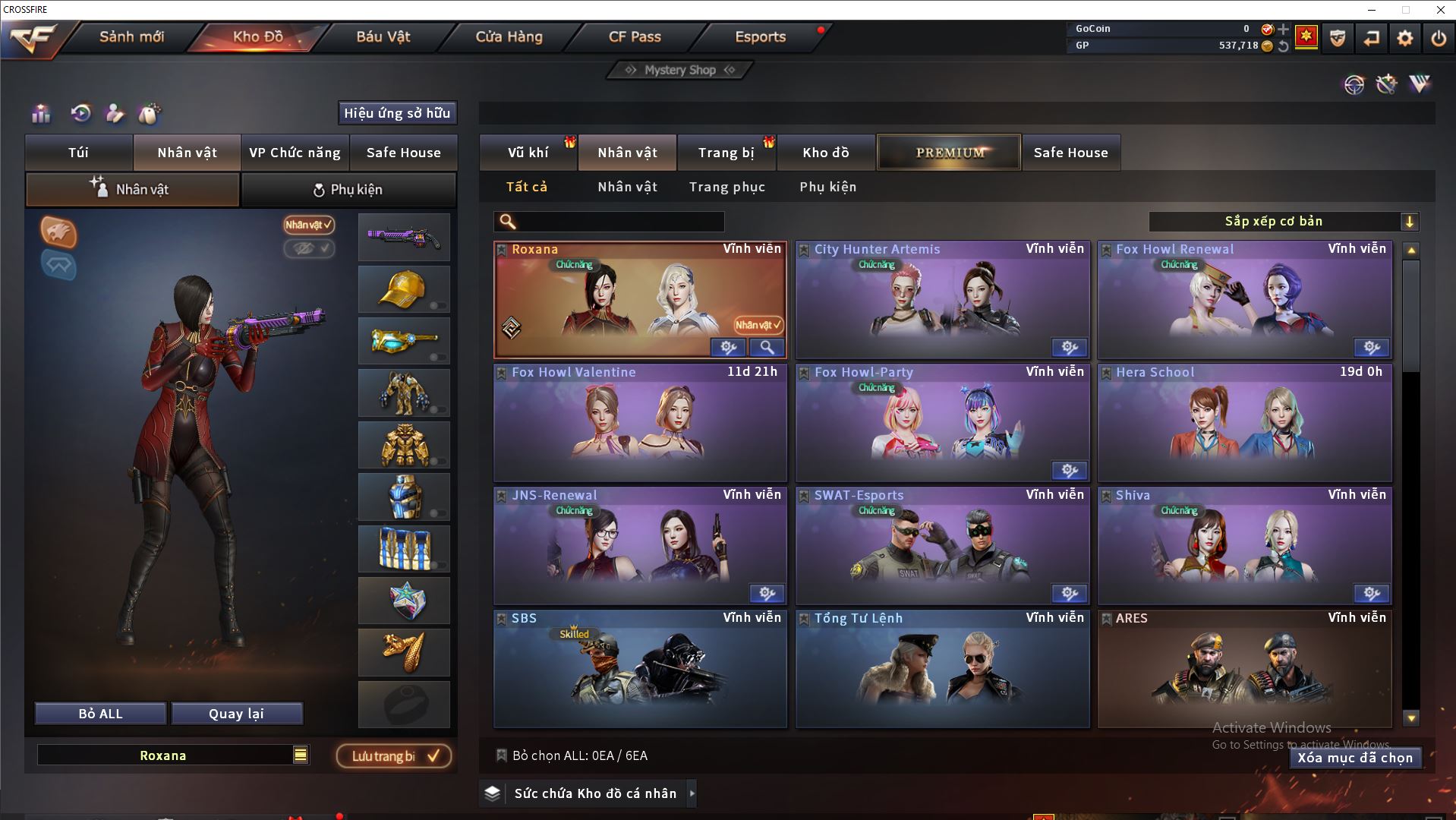The height and width of the screenshot is (820, 1456).
Task: Open the settings gear icon
Action: [1404, 38]
